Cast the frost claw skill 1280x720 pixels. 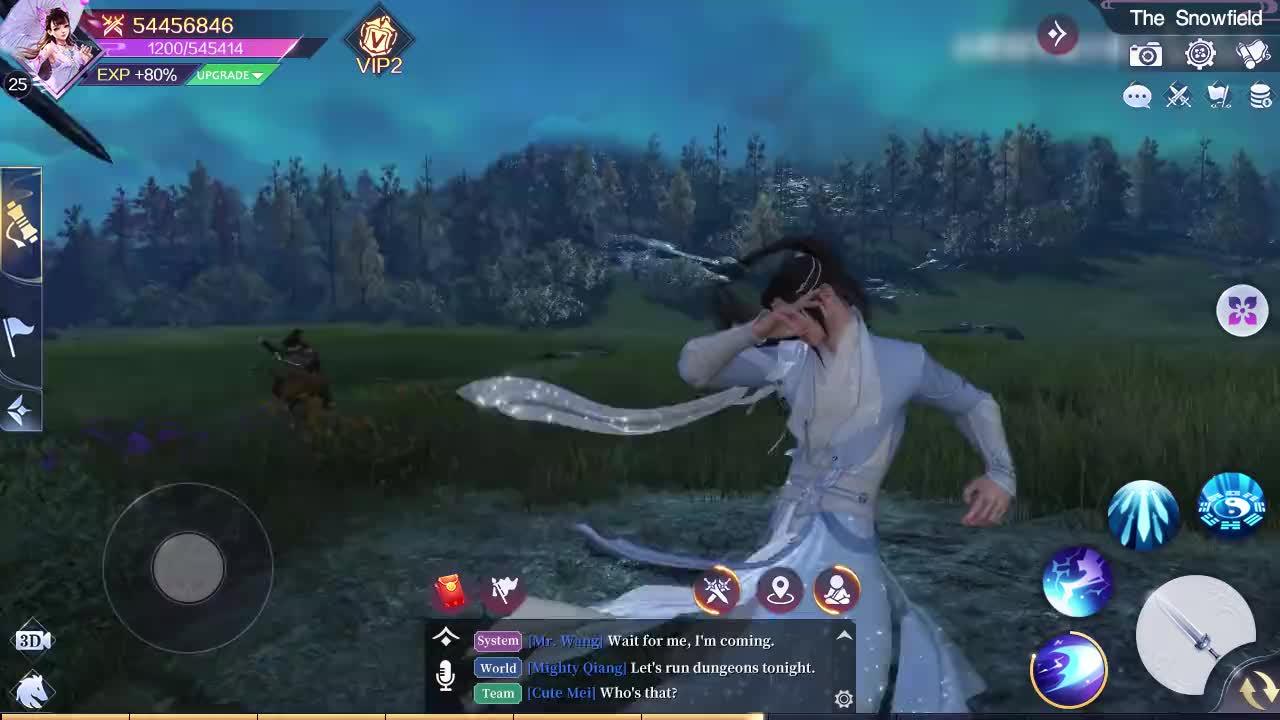[x=1142, y=512]
